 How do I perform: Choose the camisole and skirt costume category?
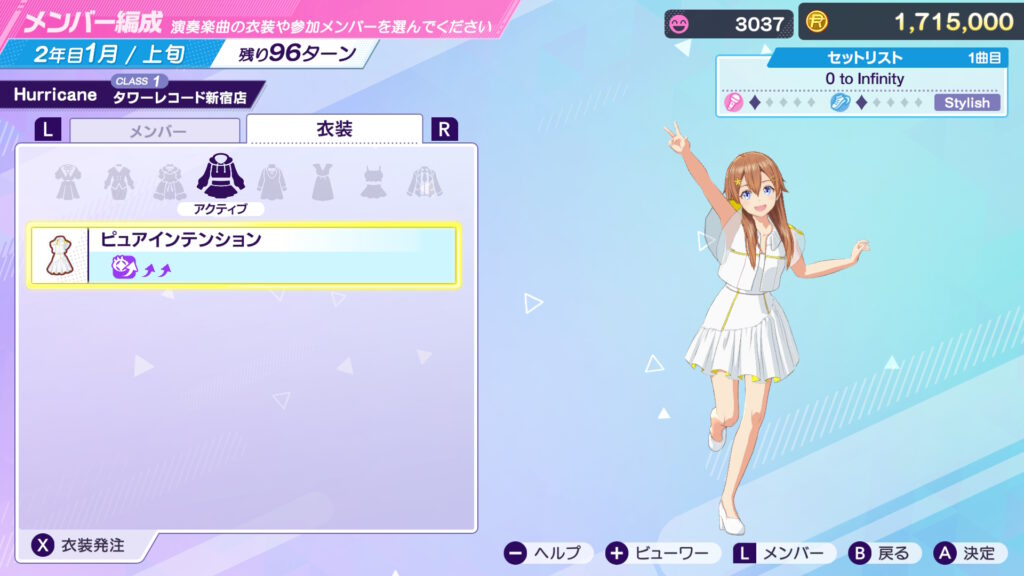pyautogui.click(x=373, y=181)
